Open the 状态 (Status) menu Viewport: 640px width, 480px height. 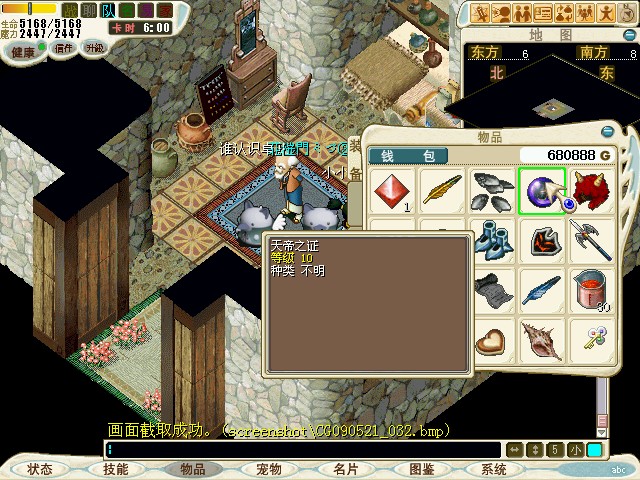[40, 468]
